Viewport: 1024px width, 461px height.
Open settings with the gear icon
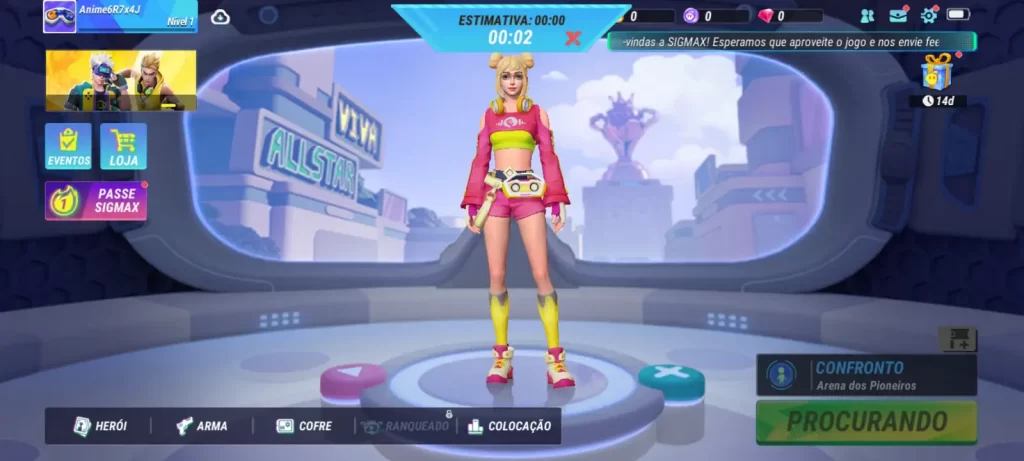pyautogui.click(x=929, y=15)
